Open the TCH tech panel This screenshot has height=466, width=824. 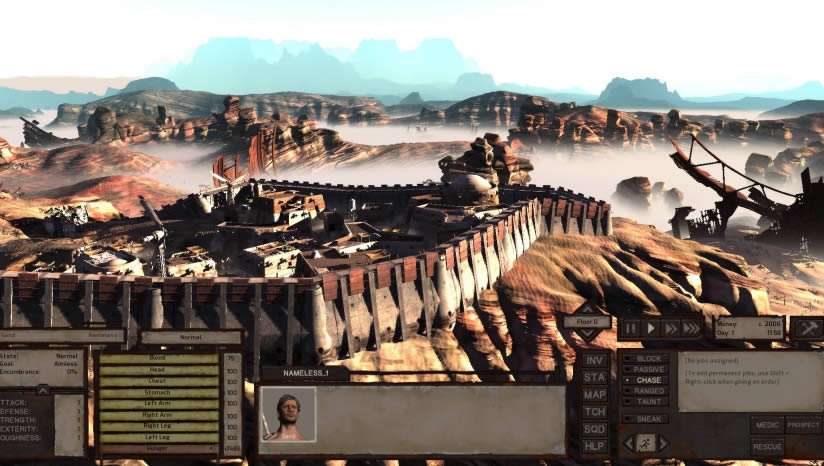click(595, 411)
